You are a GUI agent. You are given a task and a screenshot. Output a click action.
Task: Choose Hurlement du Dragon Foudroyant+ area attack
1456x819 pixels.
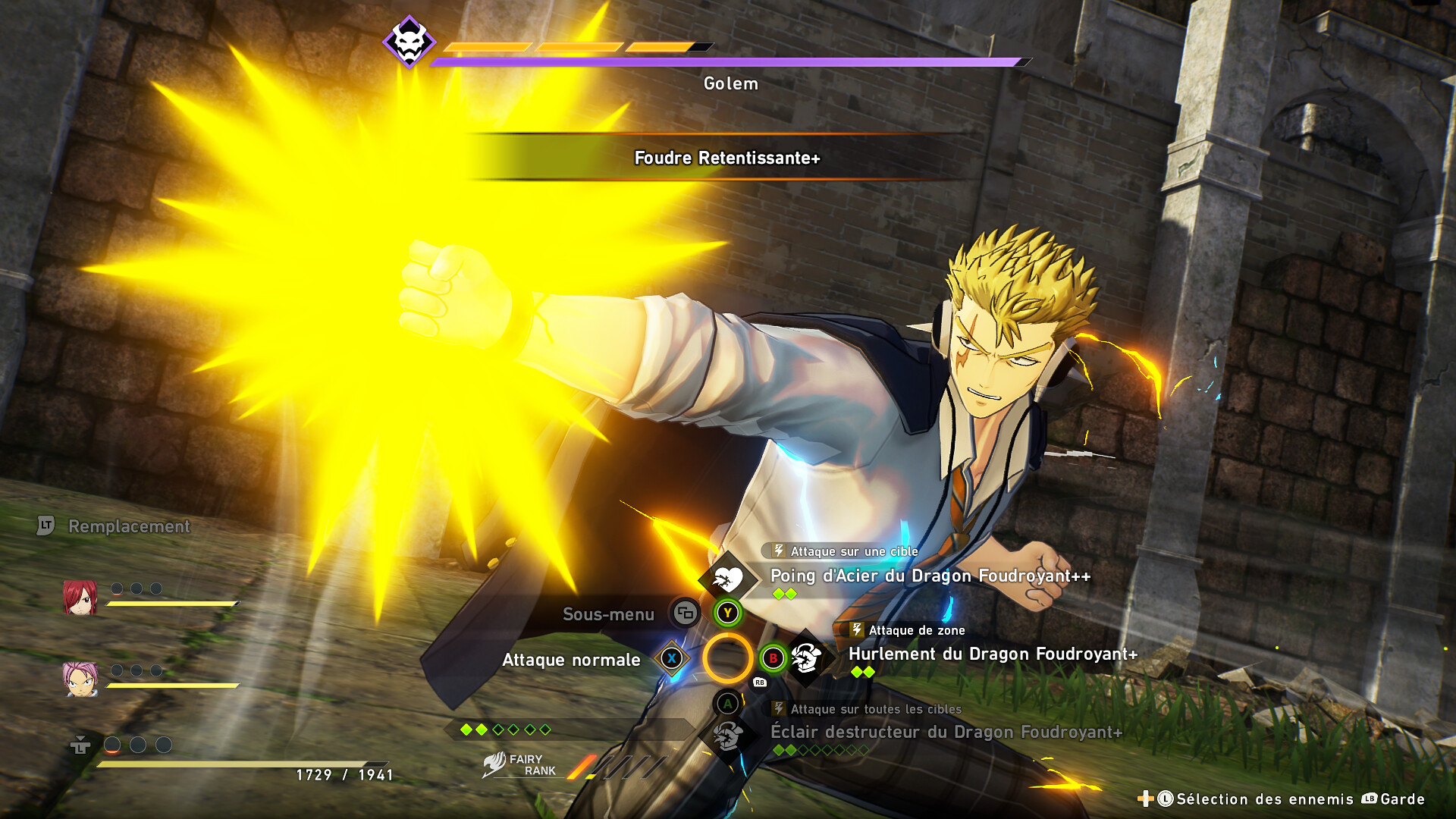[x=992, y=654]
